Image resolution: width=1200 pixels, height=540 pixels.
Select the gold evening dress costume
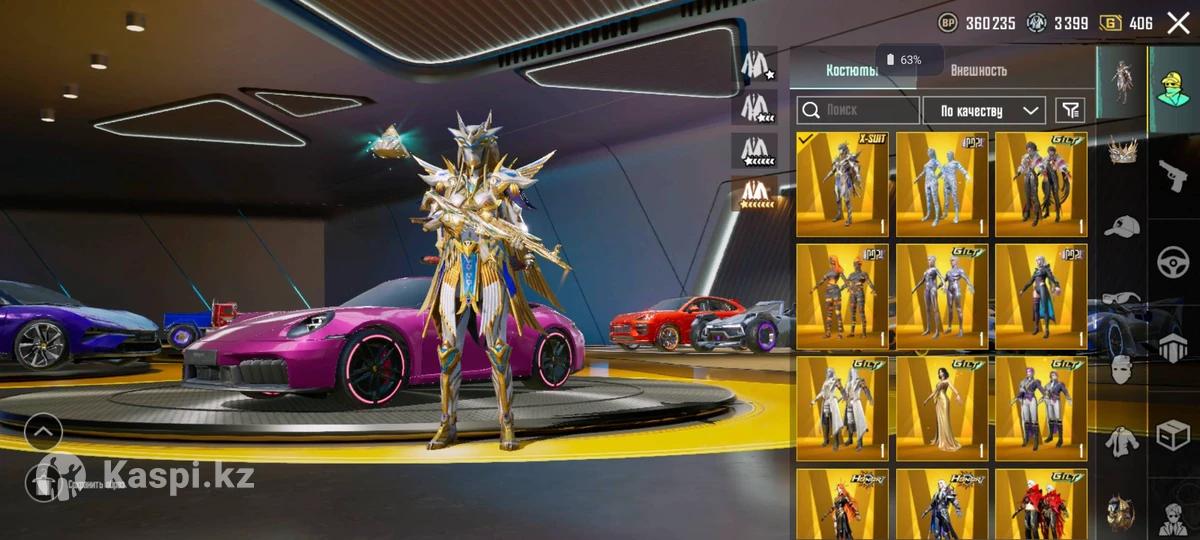942,408
